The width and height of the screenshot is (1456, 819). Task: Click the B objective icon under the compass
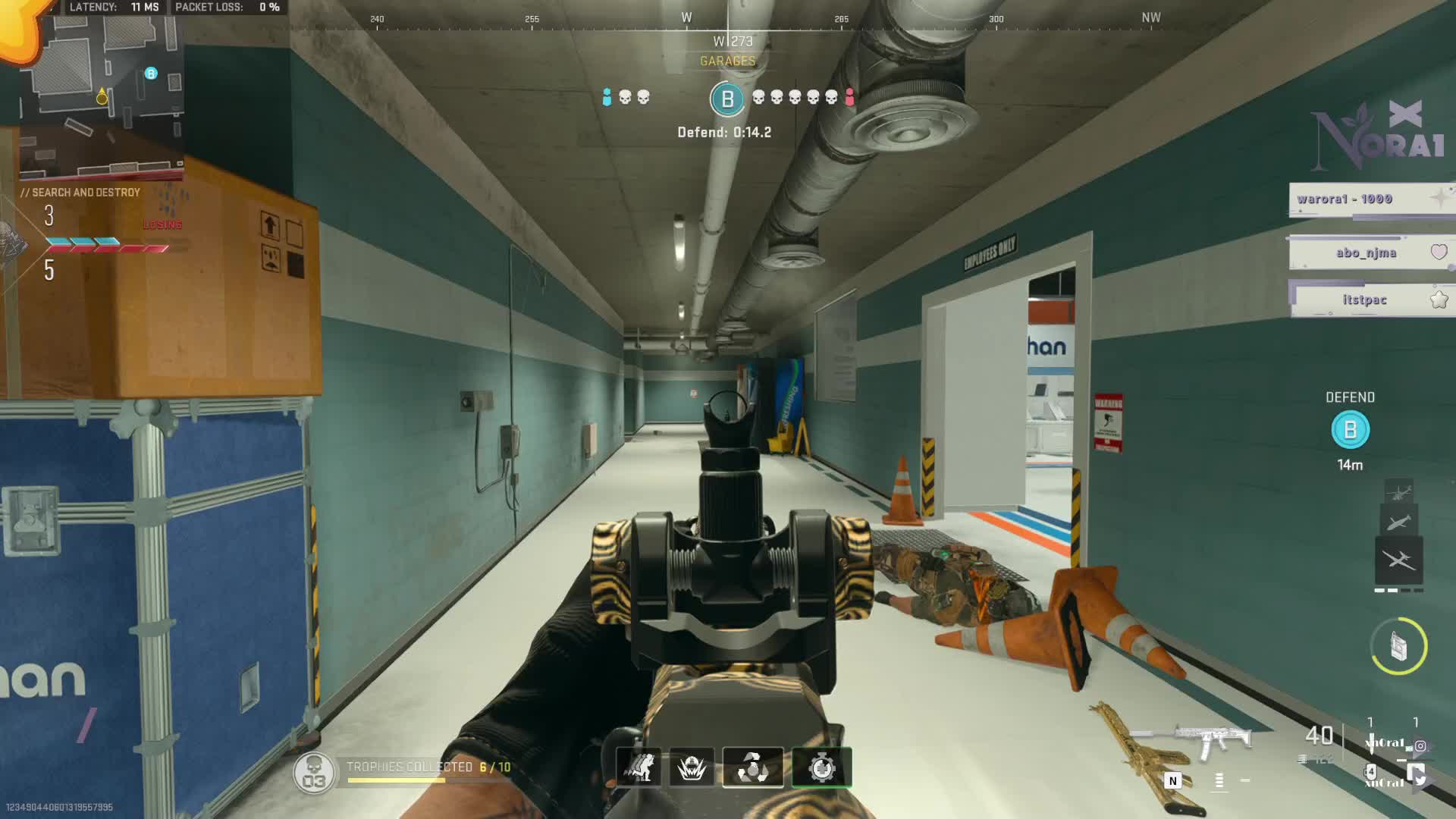(726, 99)
